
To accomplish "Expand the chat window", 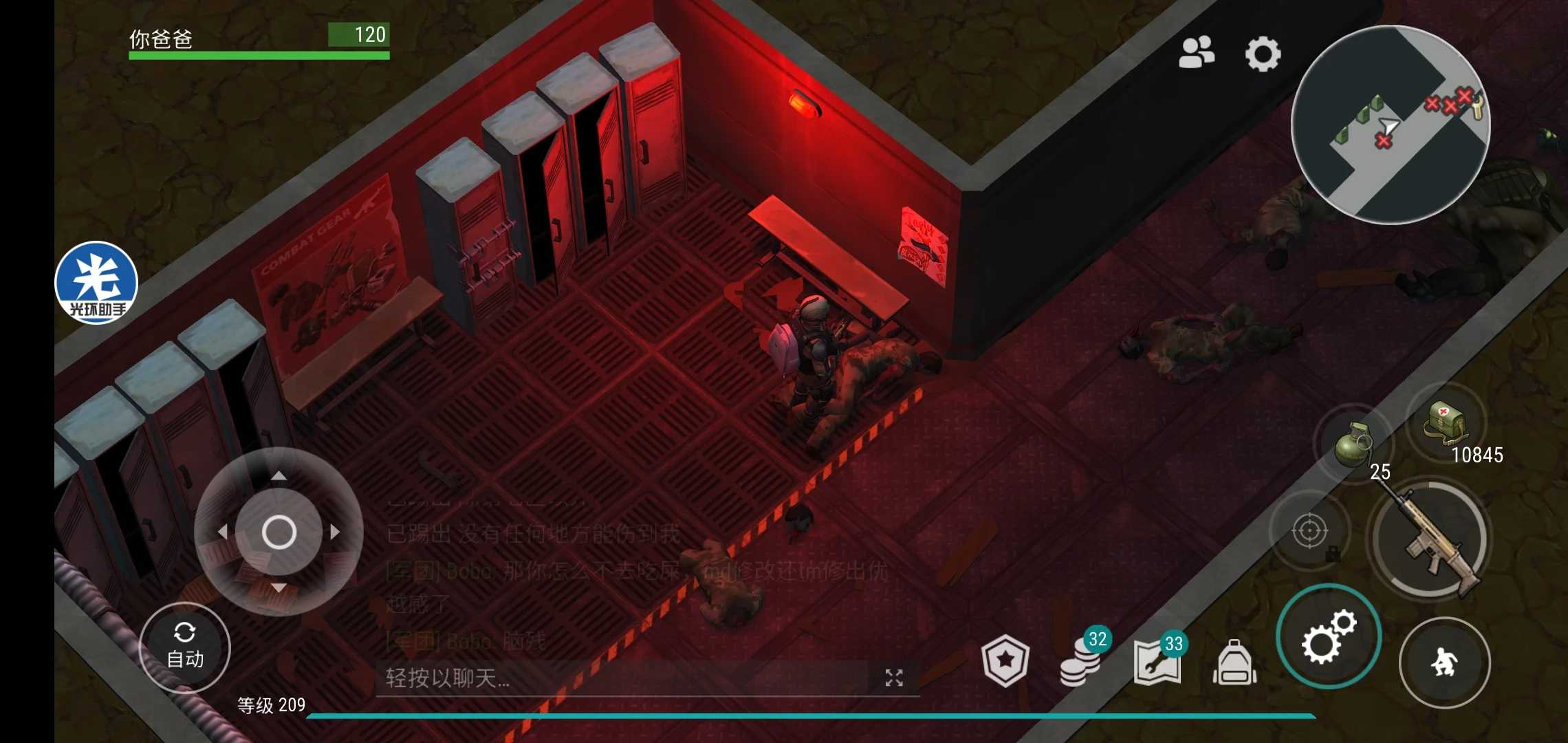I will pos(893,678).
